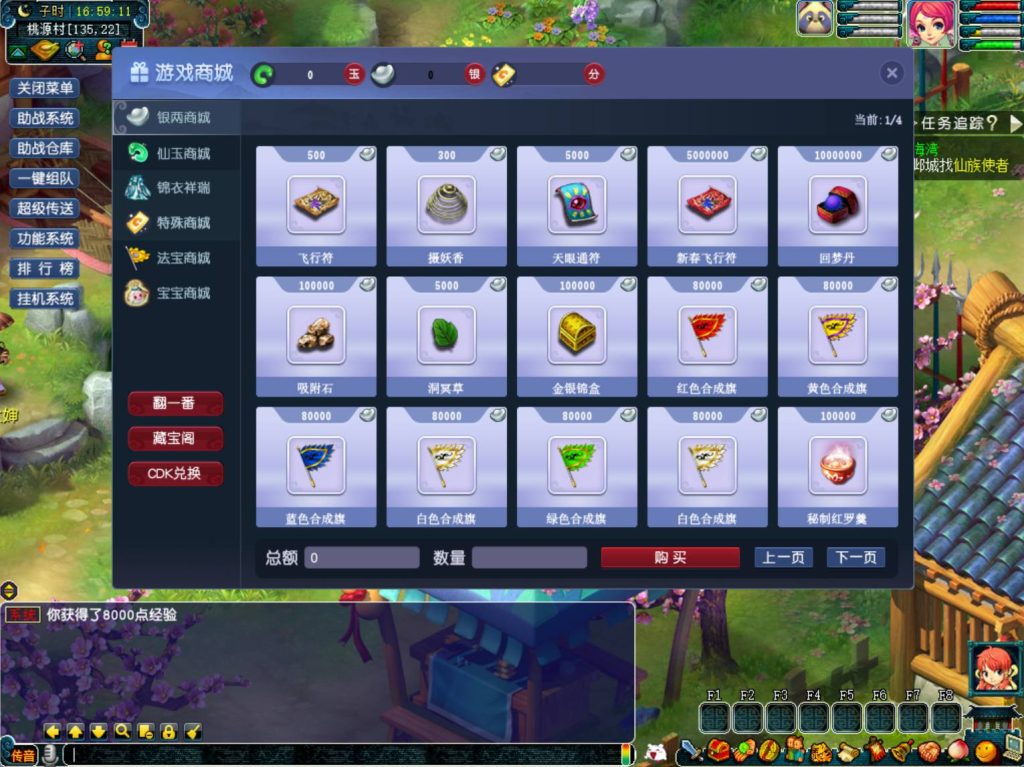Pick the 金银锦盒 treasure box
This screenshot has width=1024, height=767.
click(x=577, y=335)
